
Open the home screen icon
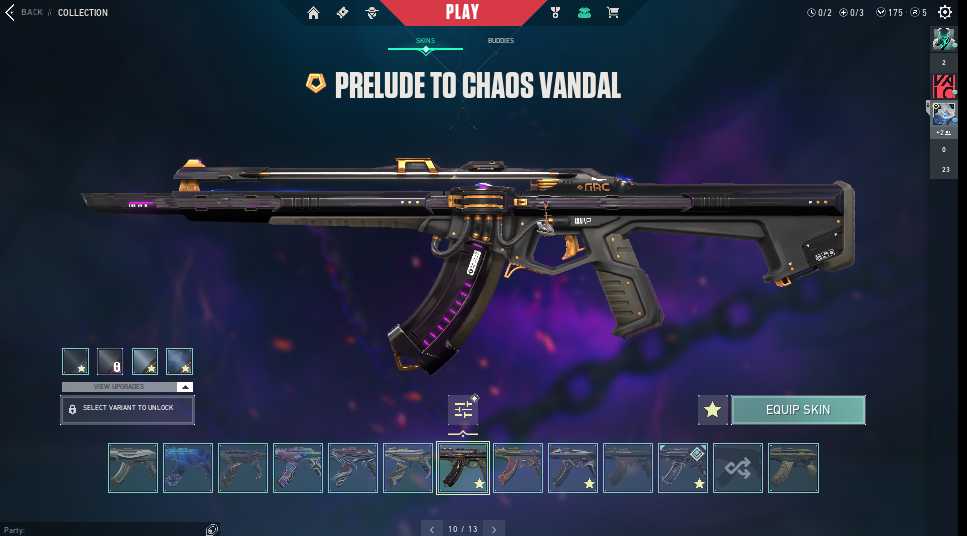click(314, 13)
